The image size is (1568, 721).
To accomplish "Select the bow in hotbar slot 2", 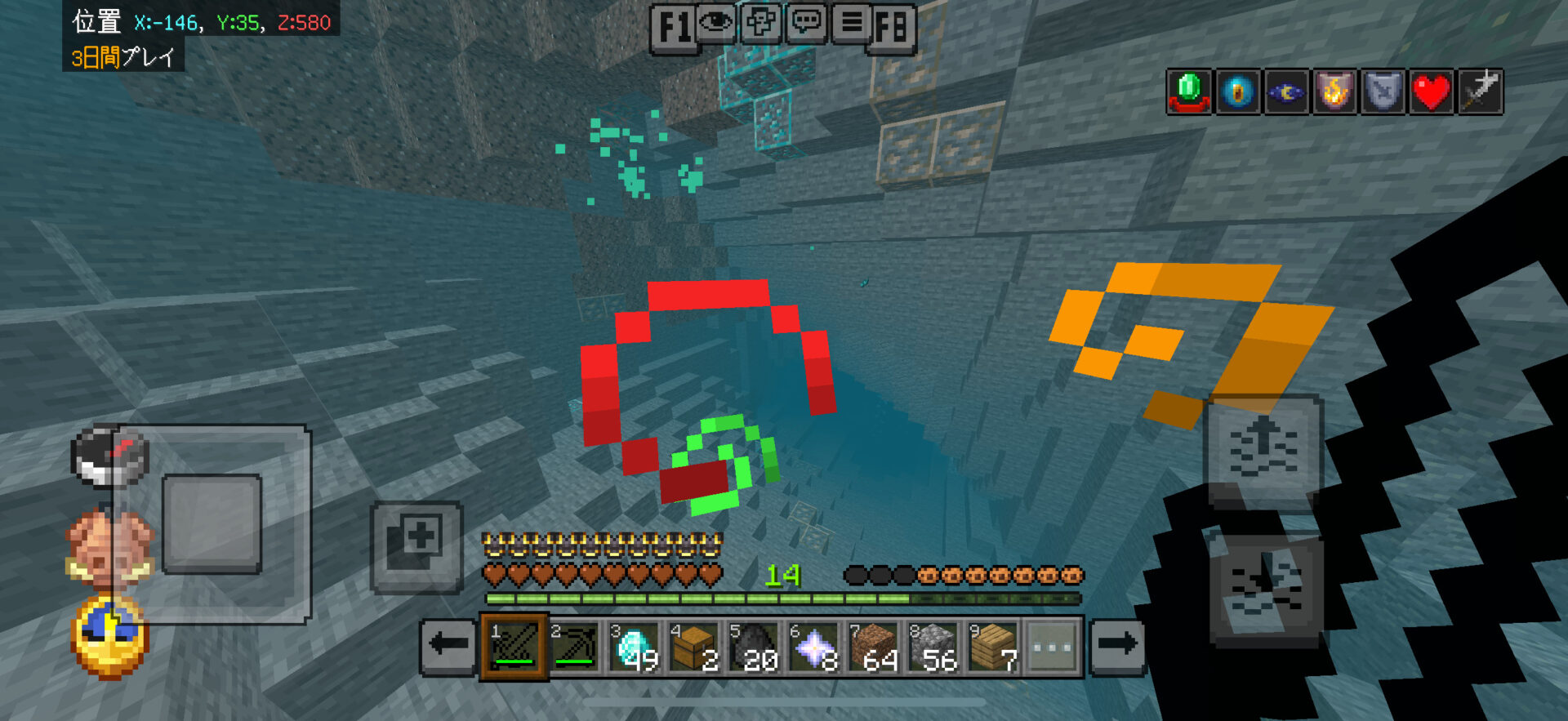I will [574, 647].
